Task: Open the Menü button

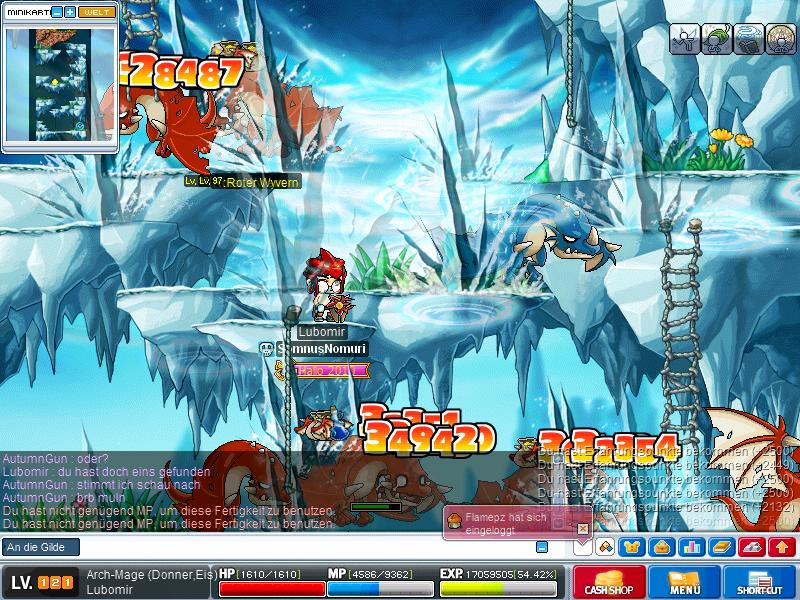Action: (685, 583)
